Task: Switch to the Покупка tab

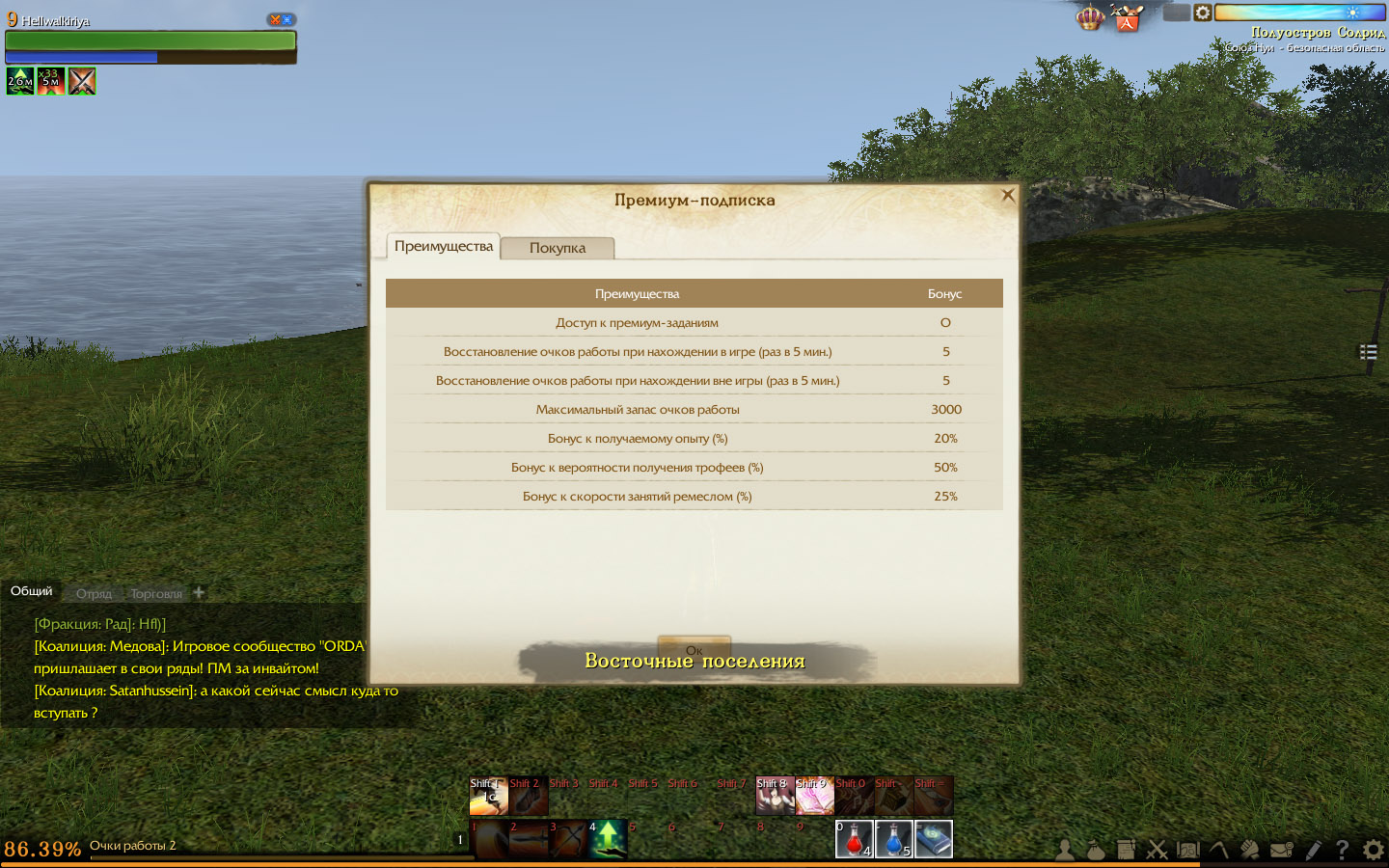Action: [558, 248]
